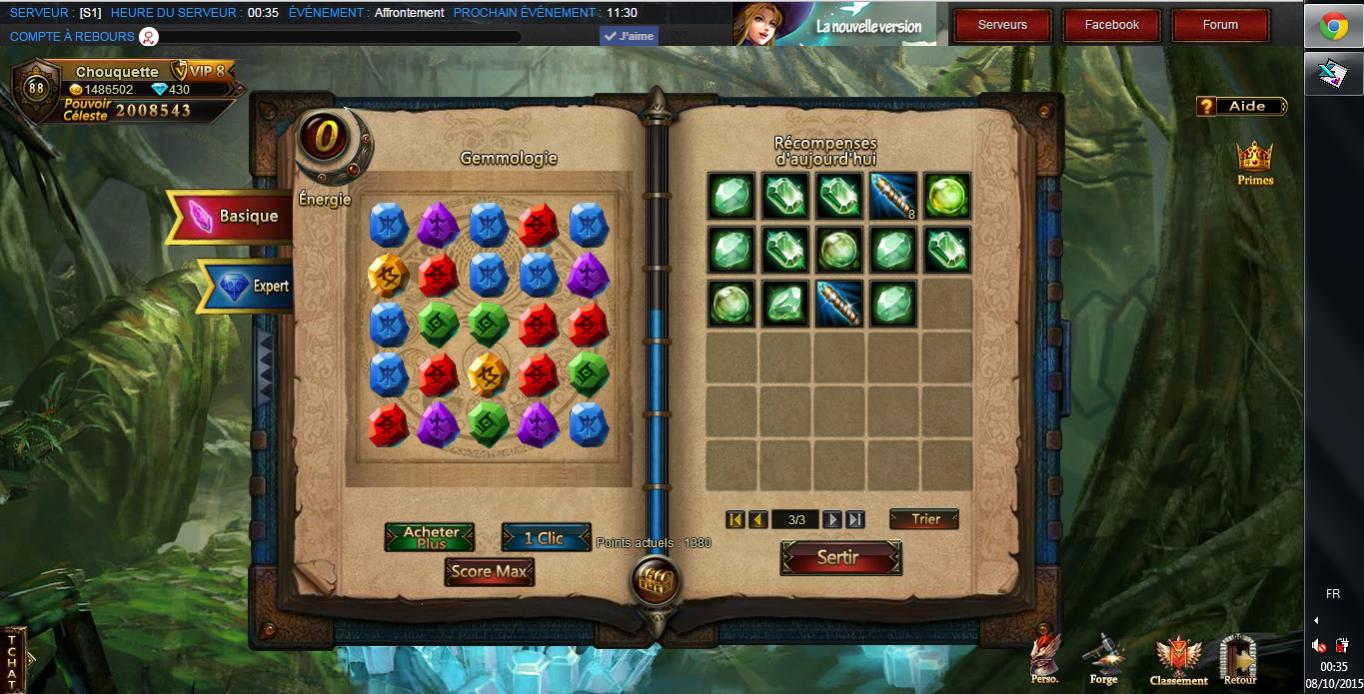This screenshot has height=694, width=1364.
Task: Open the Primes crown icon
Action: 1254,163
